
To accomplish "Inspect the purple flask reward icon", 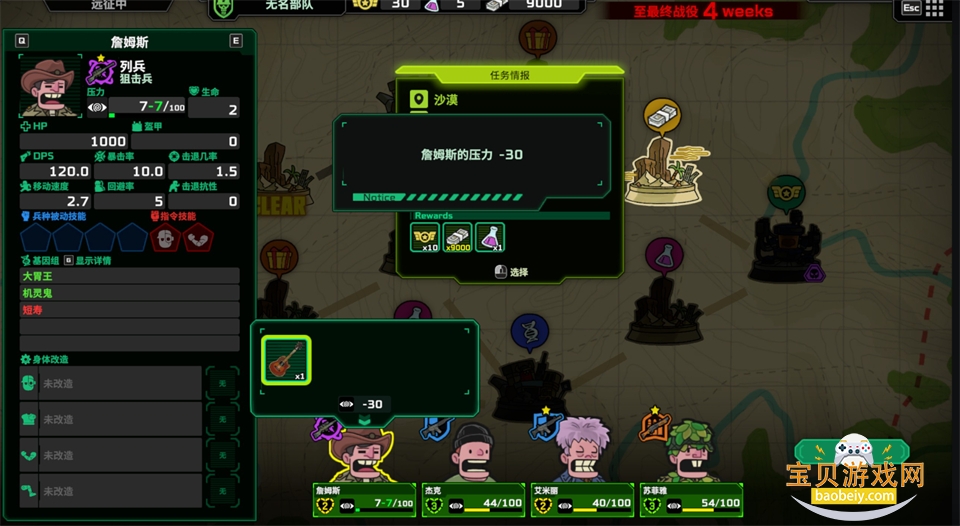I will pos(490,237).
